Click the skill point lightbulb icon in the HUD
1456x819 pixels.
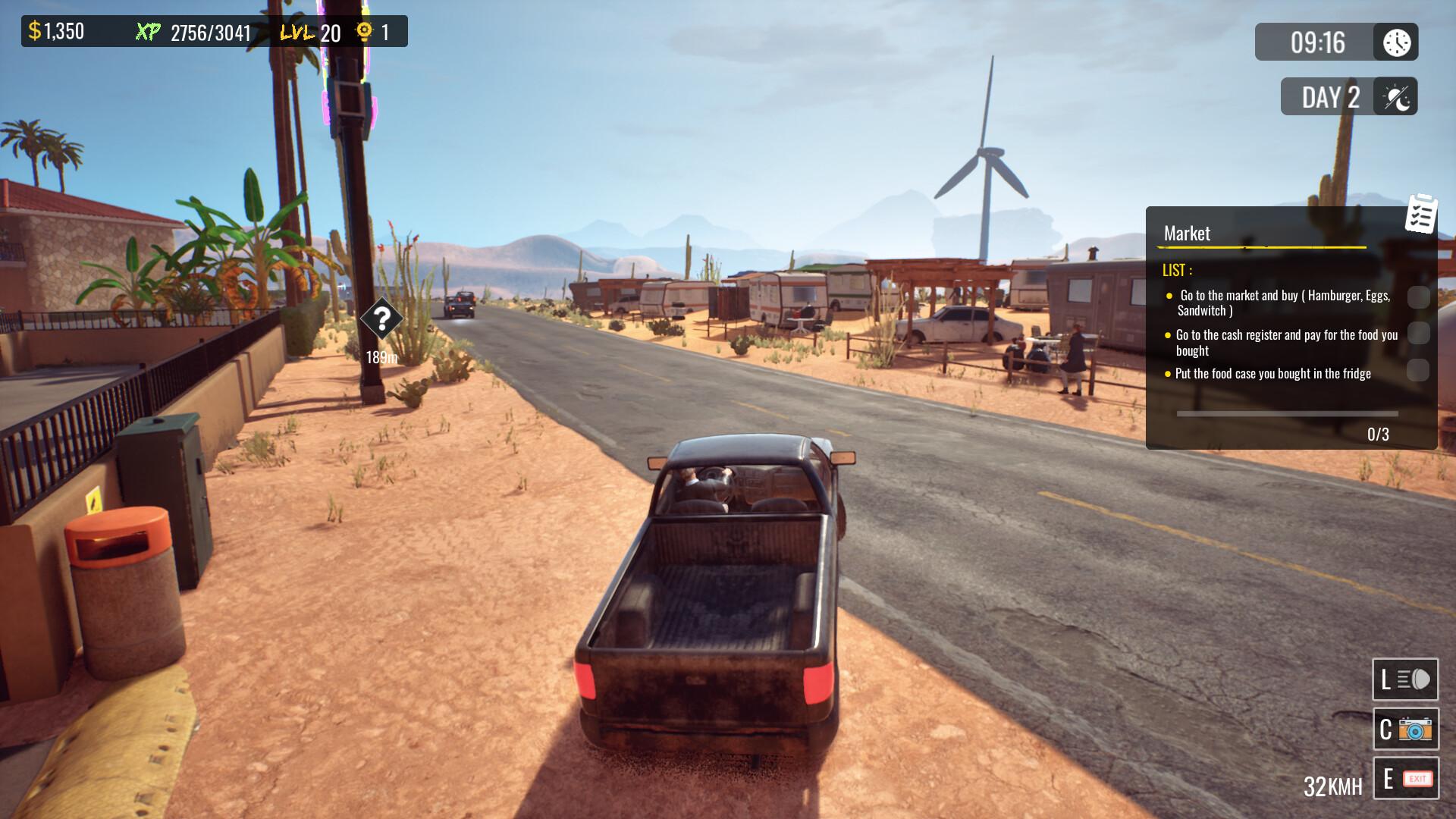[366, 33]
